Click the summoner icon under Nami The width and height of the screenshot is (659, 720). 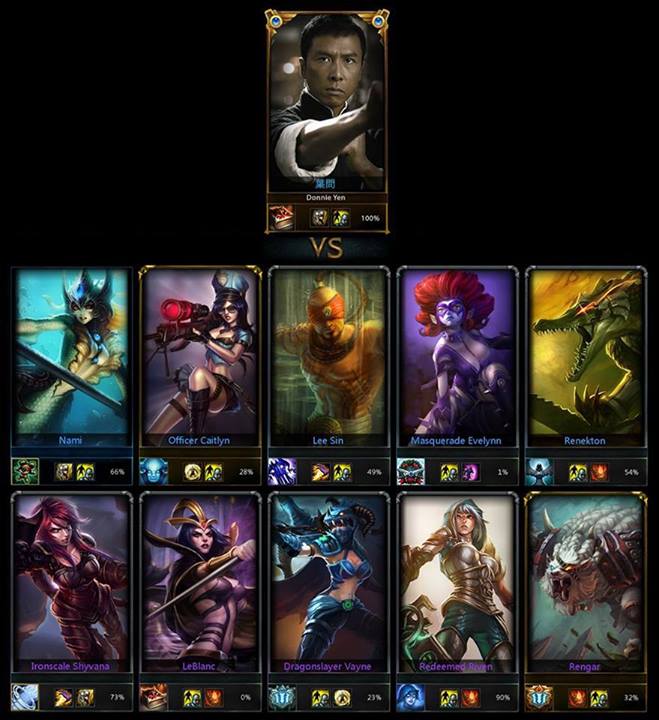click(x=25, y=471)
